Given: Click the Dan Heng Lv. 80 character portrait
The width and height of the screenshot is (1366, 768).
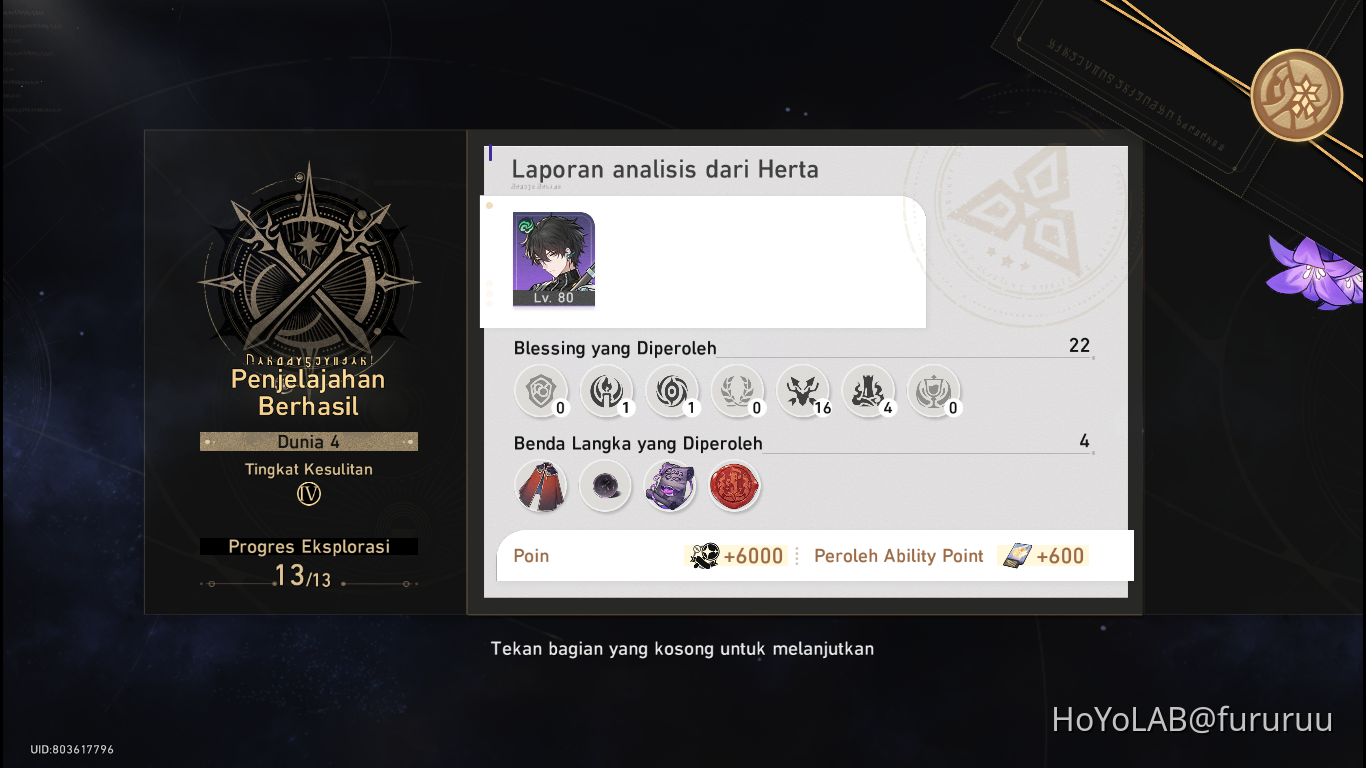Looking at the screenshot, I should [553, 262].
